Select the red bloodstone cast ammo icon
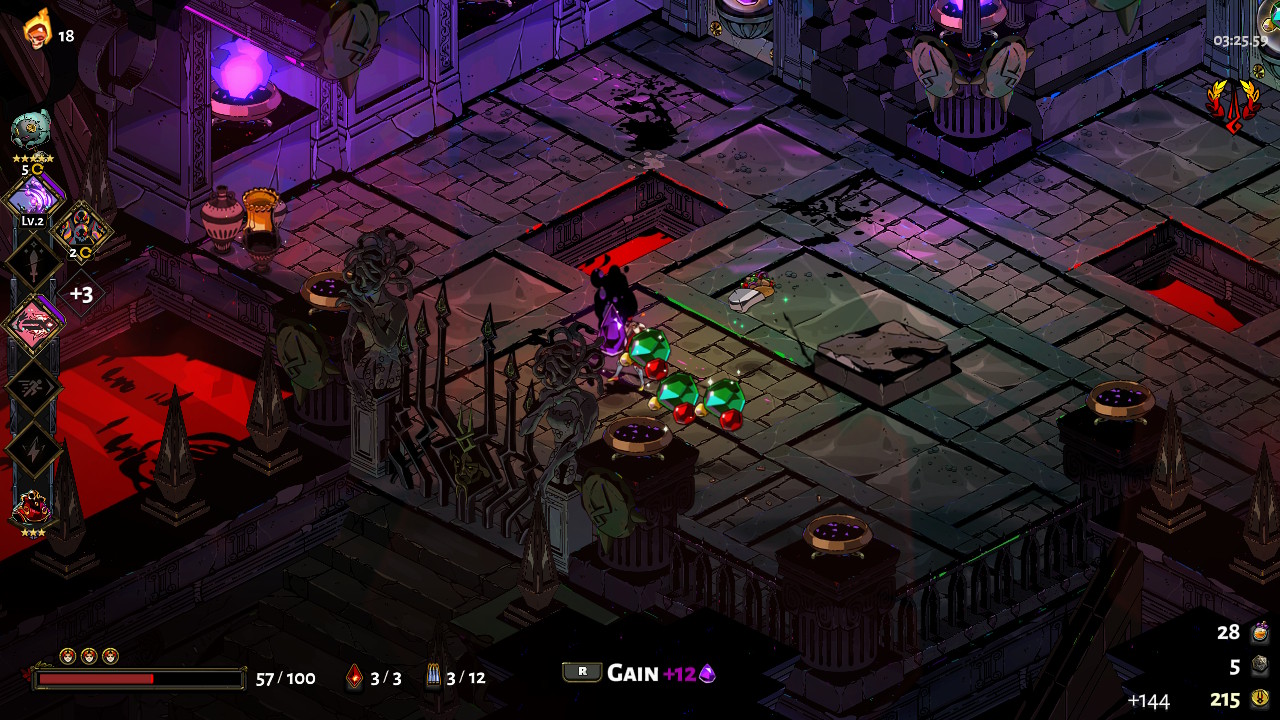This screenshot has width=1280, height=720. pos(355,678)
